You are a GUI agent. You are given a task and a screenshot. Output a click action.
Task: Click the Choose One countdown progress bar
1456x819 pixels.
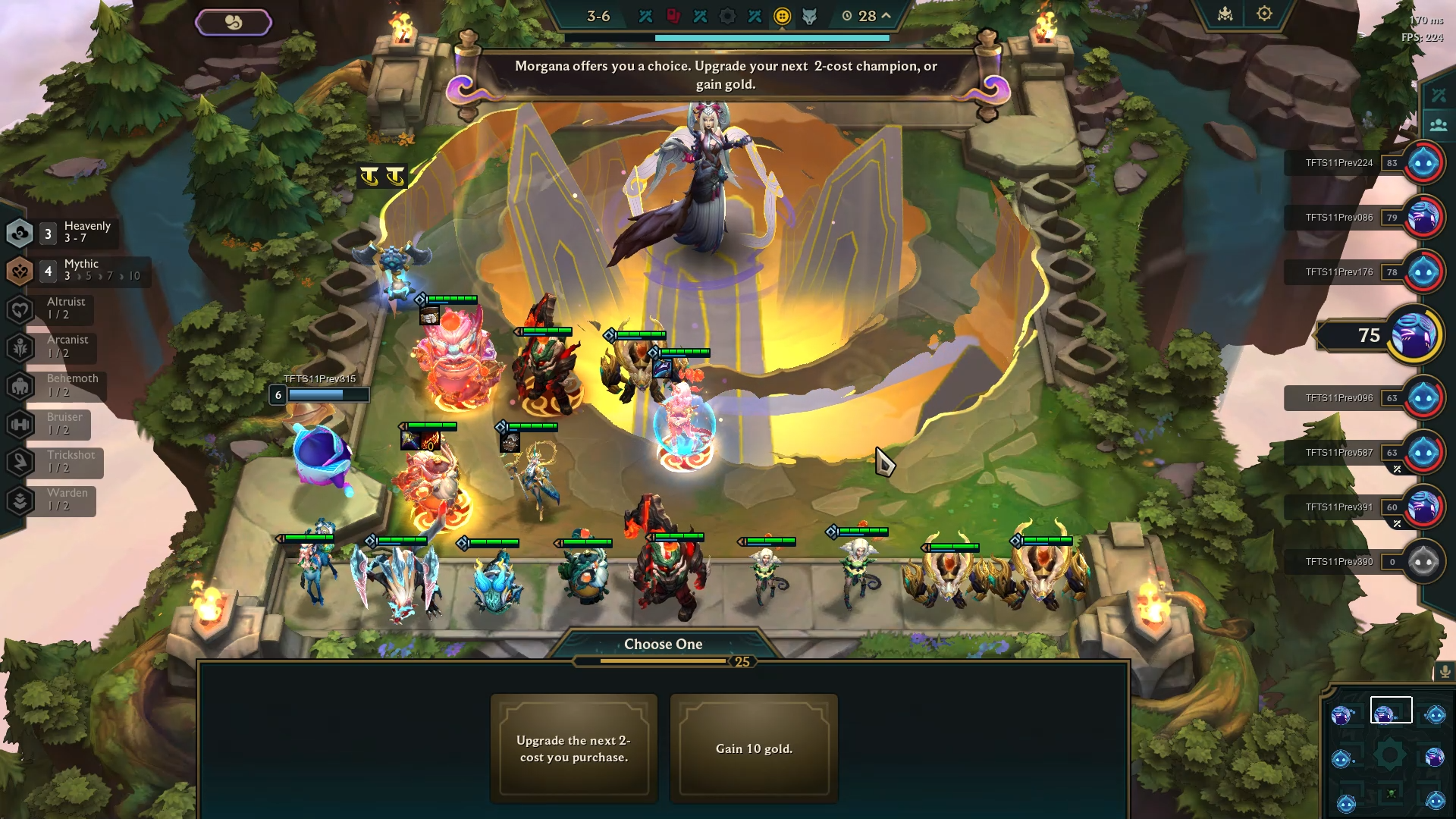(x=663, y=660)
